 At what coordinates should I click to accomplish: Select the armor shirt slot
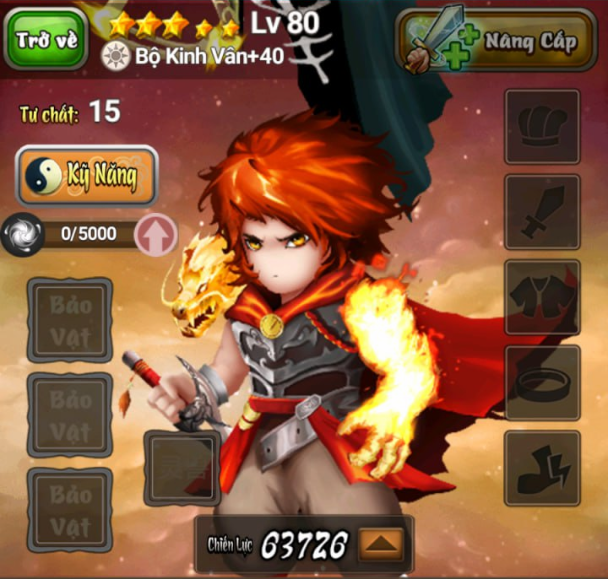pos(542,297)
